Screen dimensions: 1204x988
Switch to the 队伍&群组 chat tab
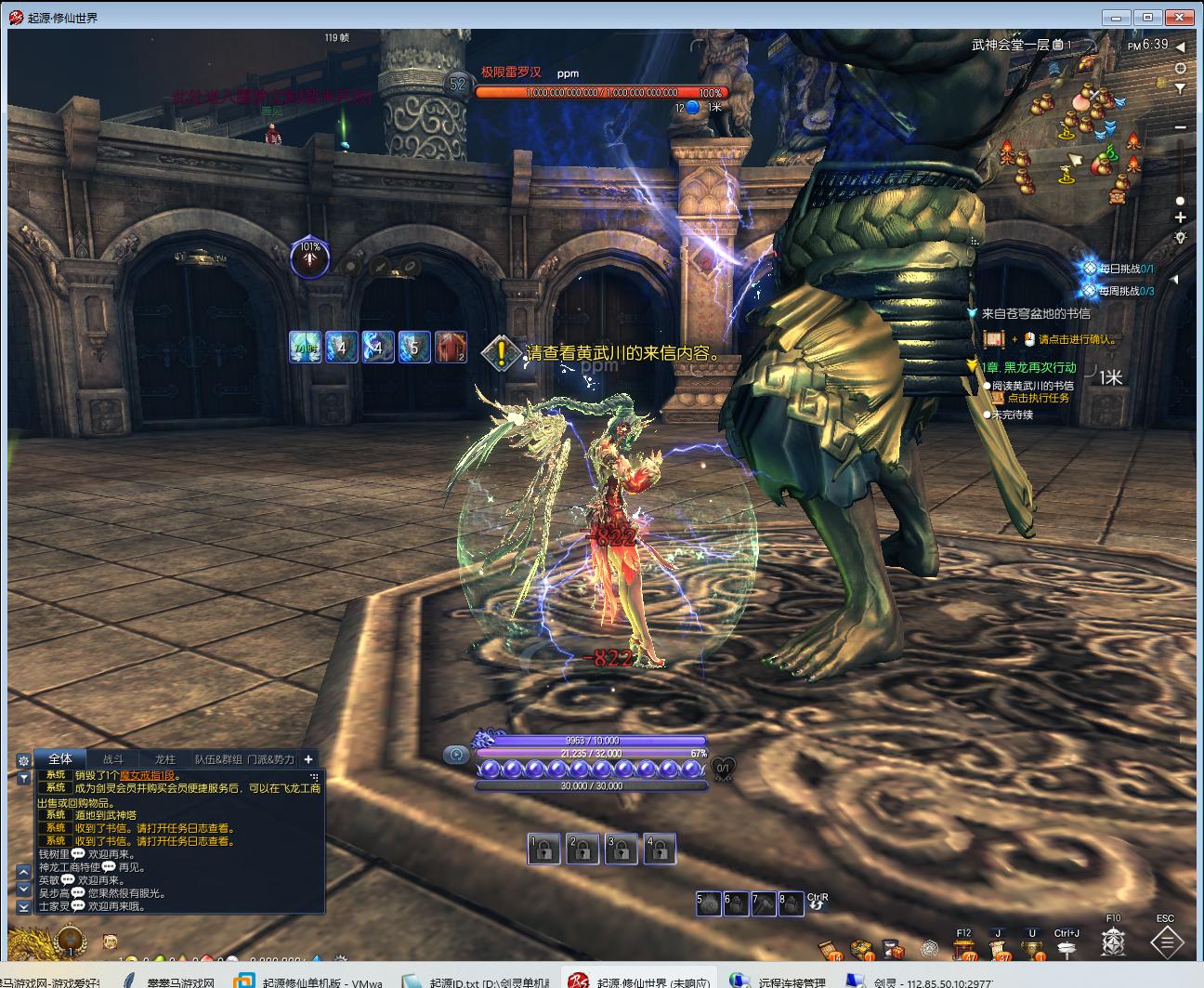(217, 758)
